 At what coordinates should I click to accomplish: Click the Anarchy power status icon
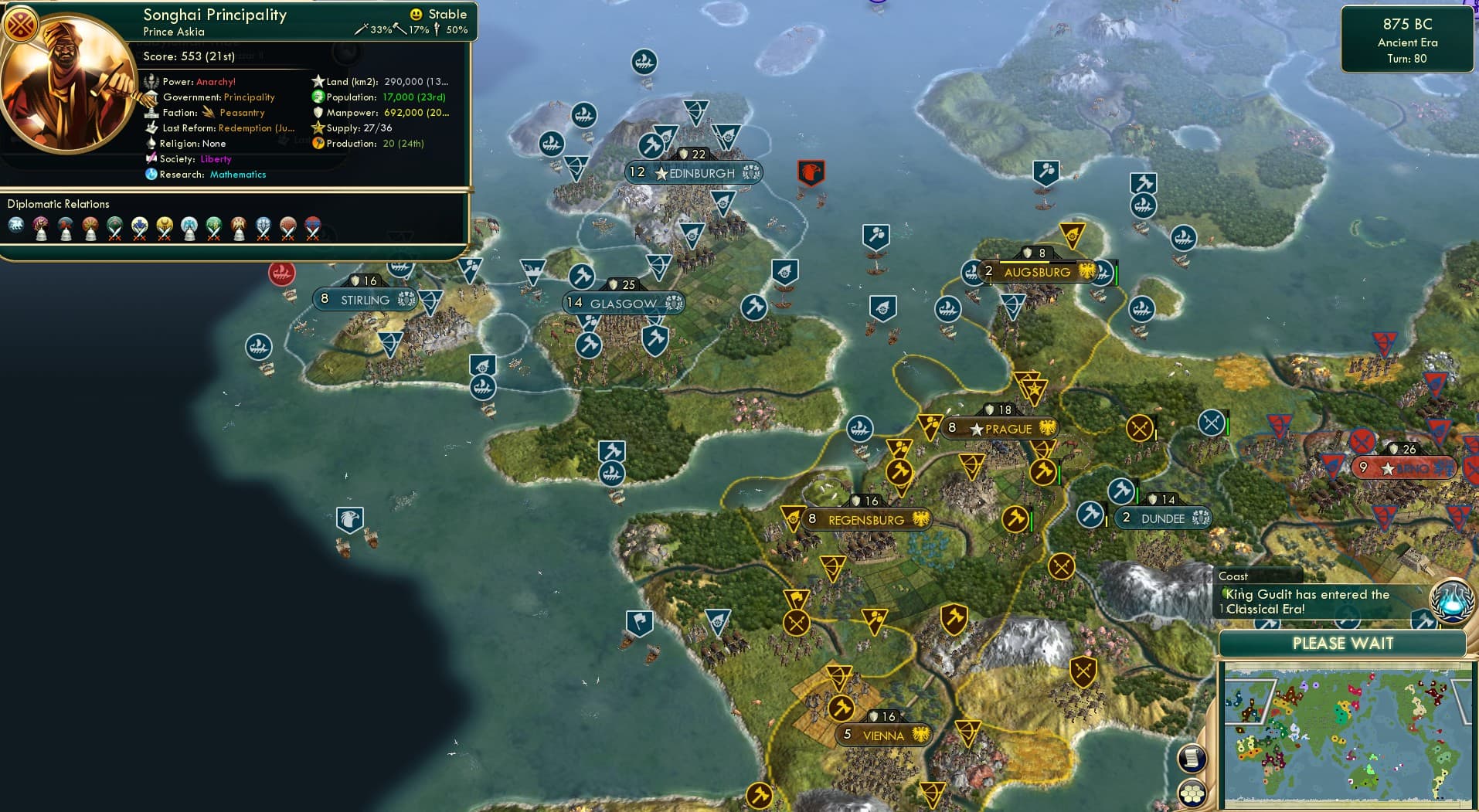pyautogui.click(x=152, y=81)
